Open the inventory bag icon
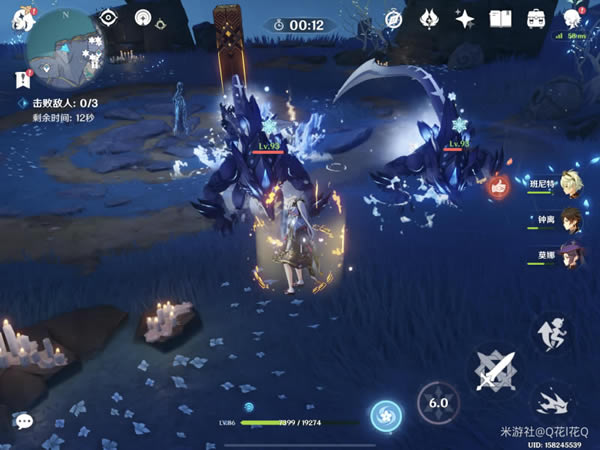This screenshot has height=450, width=600. 536,19
